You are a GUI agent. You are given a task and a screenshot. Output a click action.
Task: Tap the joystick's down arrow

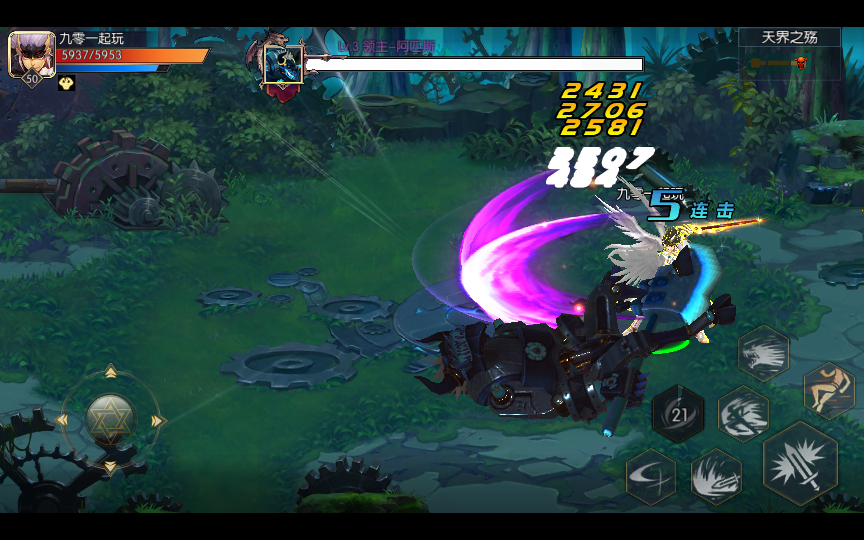click(110, 467)
